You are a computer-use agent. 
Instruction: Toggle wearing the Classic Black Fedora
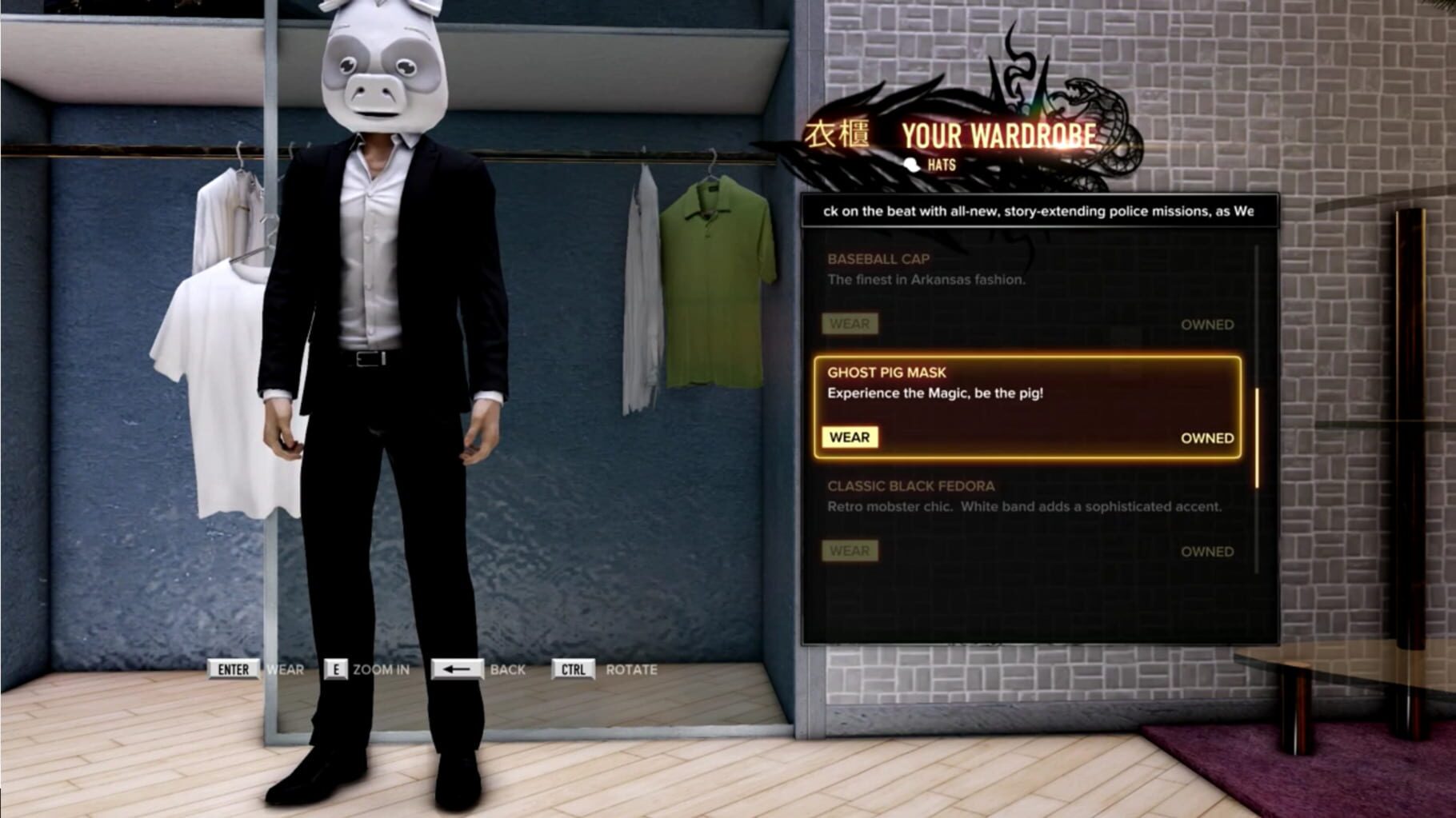pos(850,551)
